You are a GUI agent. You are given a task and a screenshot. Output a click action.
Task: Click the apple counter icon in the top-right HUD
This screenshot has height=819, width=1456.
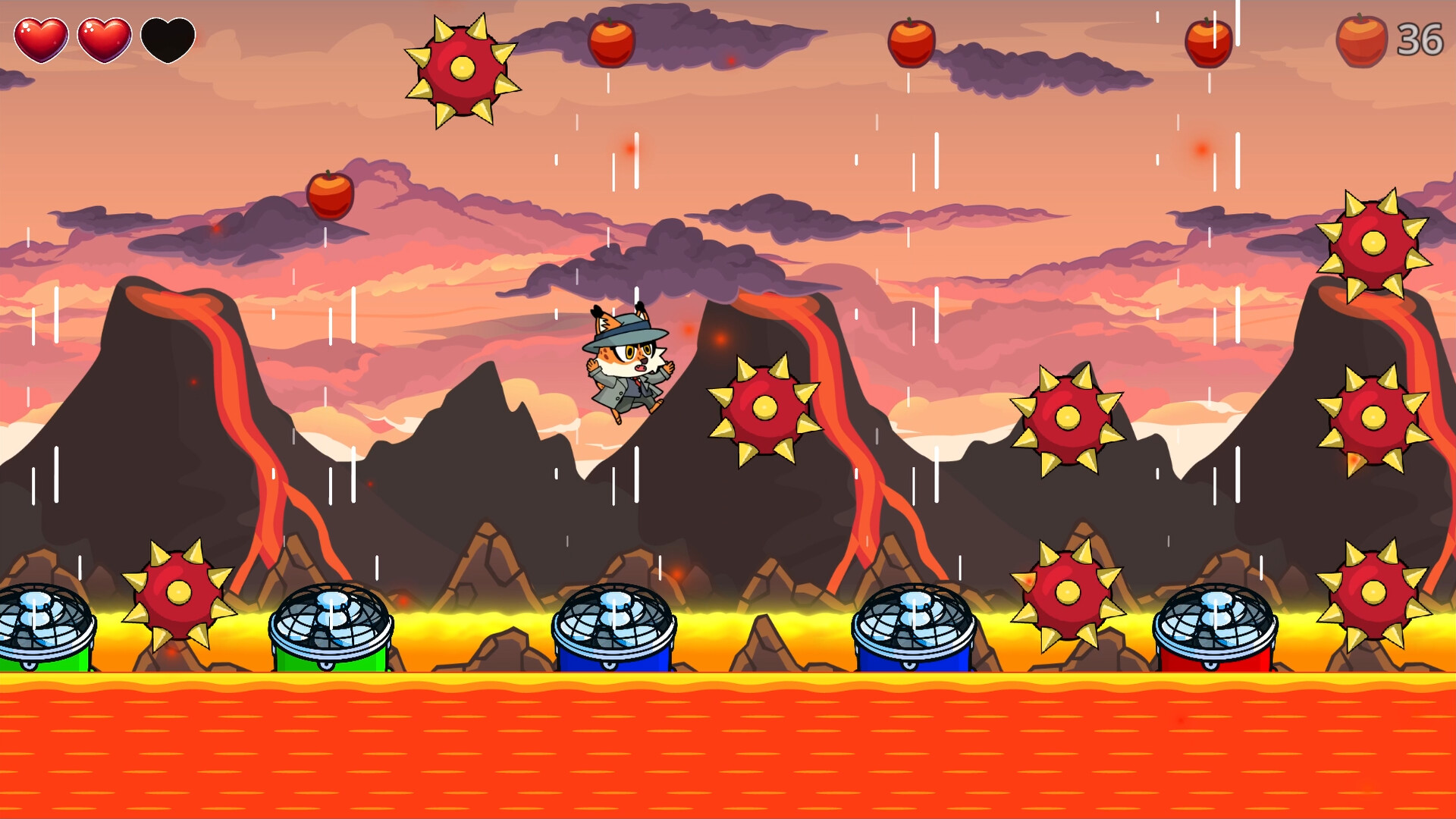coord(1360,42)
